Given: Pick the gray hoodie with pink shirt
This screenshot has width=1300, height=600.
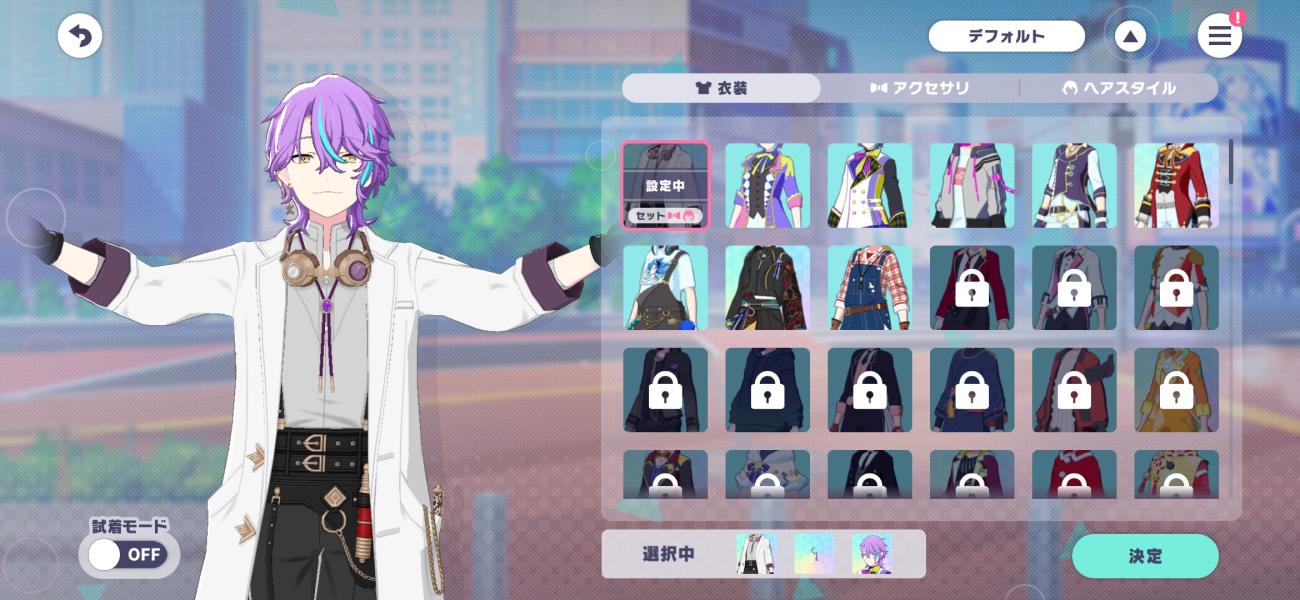Looking at the screenshot, I should [972, 186].
